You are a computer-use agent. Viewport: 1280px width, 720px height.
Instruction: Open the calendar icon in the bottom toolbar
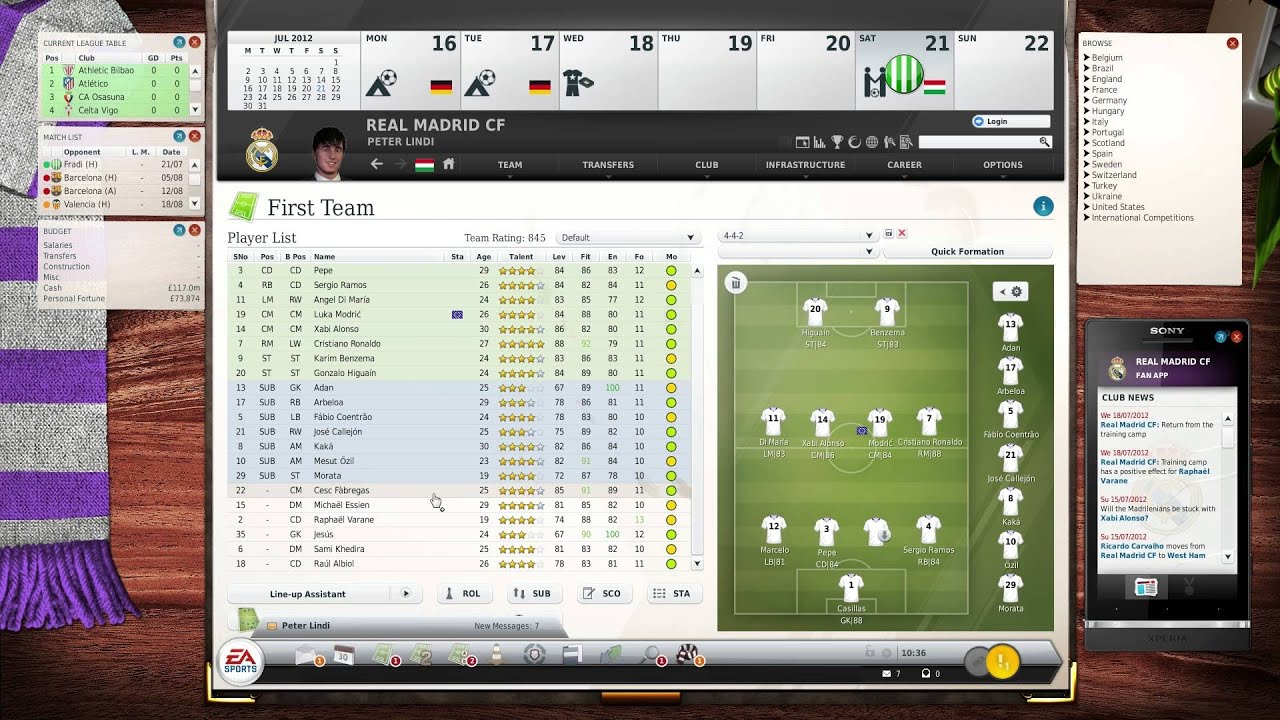[343, 658]
